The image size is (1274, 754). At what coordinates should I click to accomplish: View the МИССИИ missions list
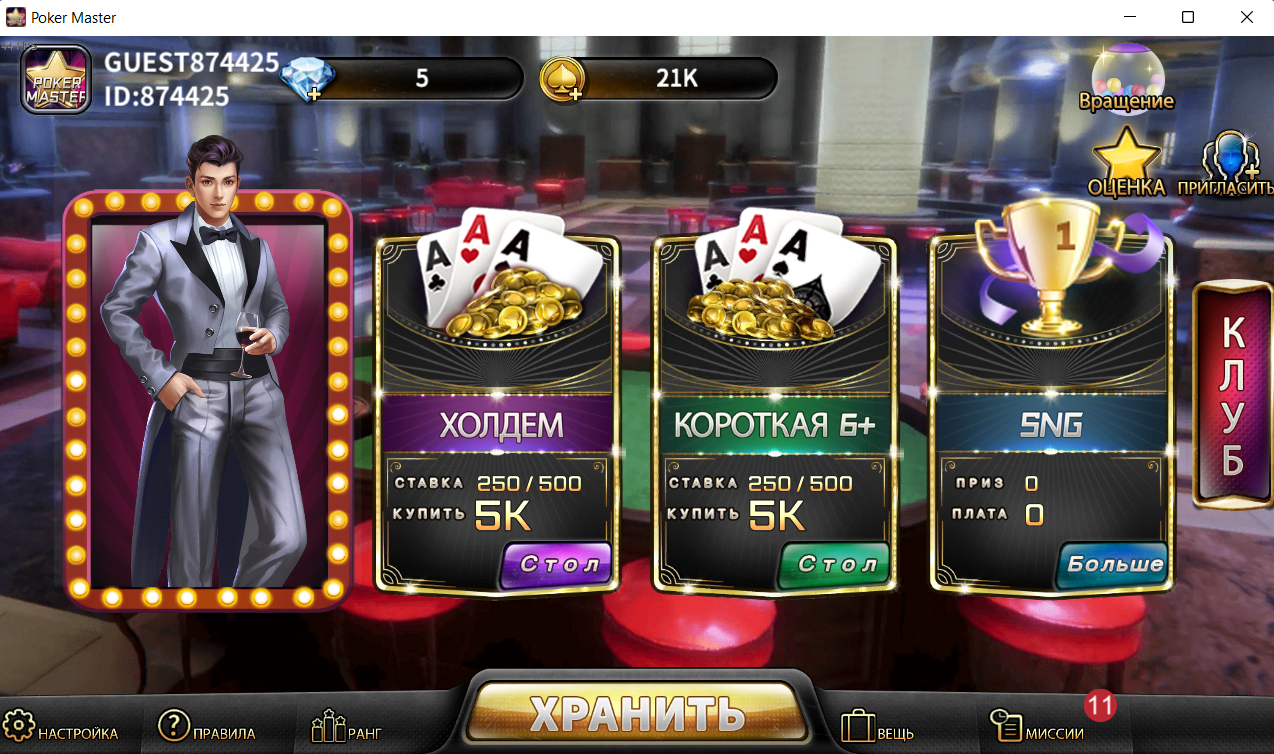tap(1037, 730)
